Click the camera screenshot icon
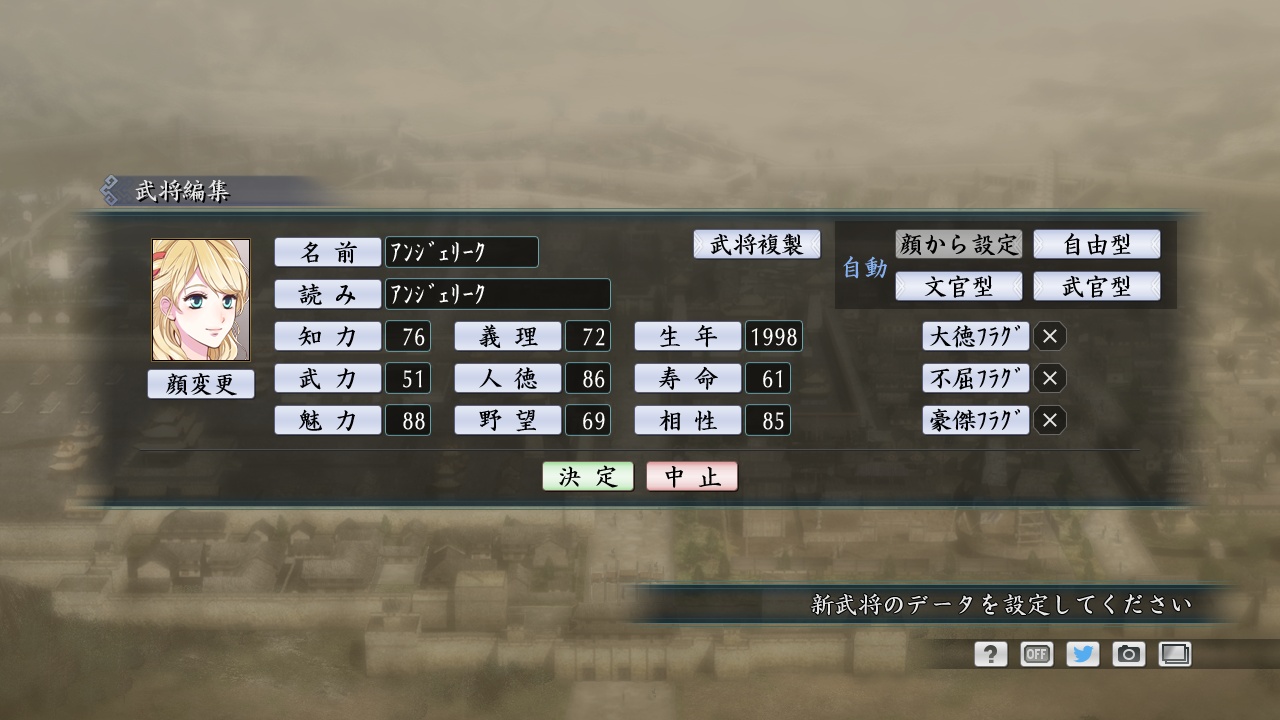1280x720 pixels. tap(1129, 654)
